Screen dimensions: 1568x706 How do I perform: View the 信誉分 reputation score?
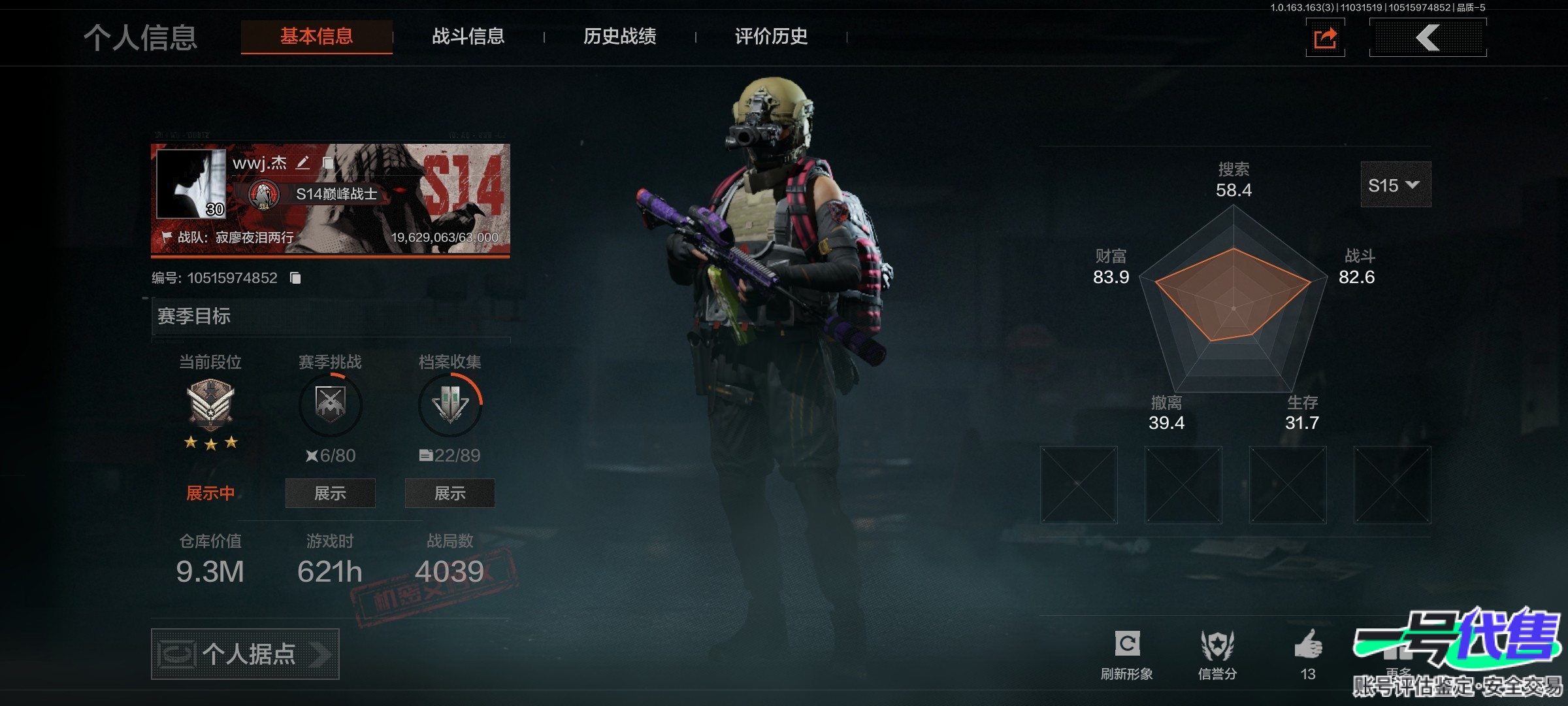1217,654
